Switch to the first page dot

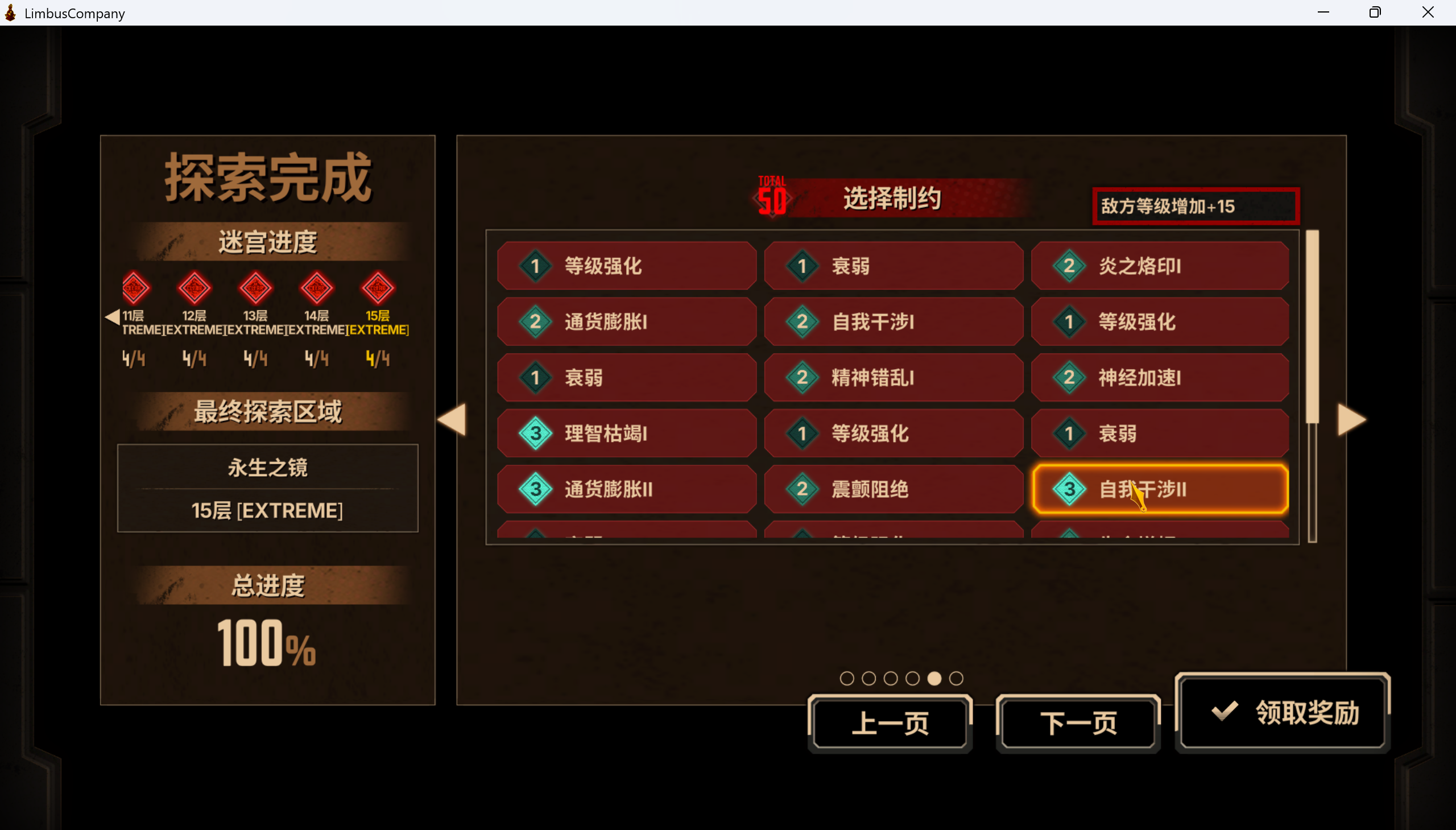tap(848, 678)
